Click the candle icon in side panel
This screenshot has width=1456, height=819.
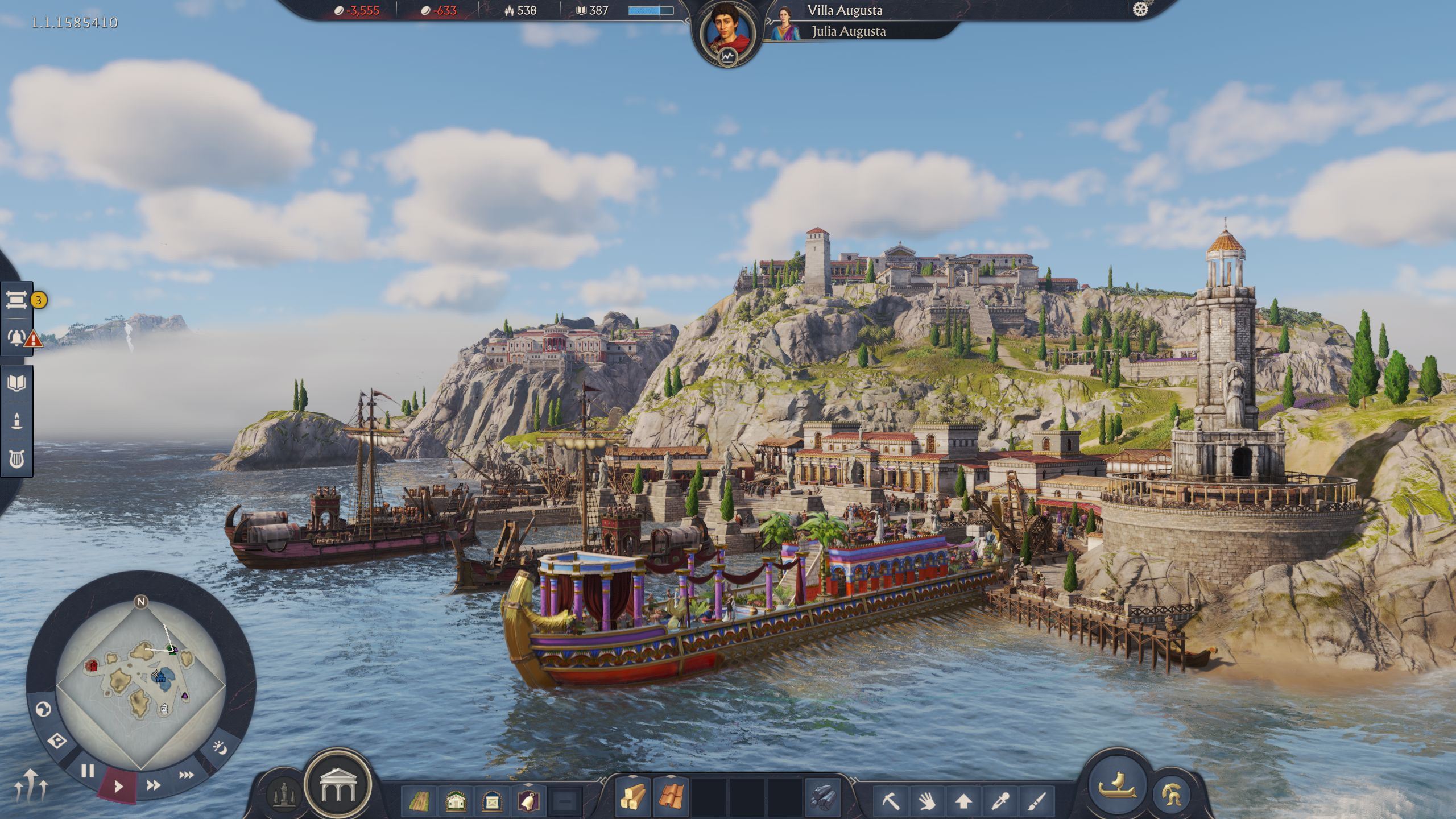pos(17,421)
